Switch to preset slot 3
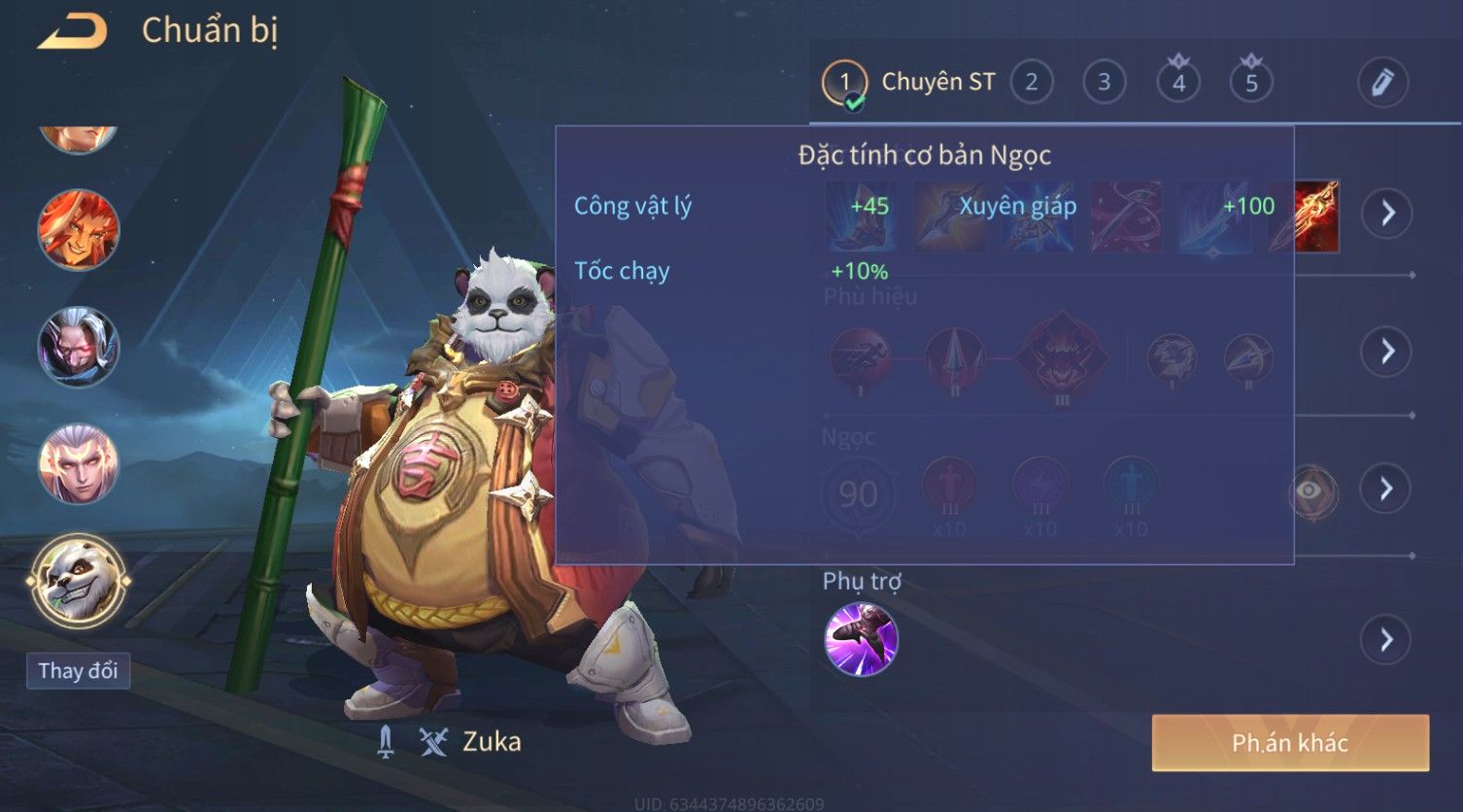1463x812 pixels. tap(1104, 83)
